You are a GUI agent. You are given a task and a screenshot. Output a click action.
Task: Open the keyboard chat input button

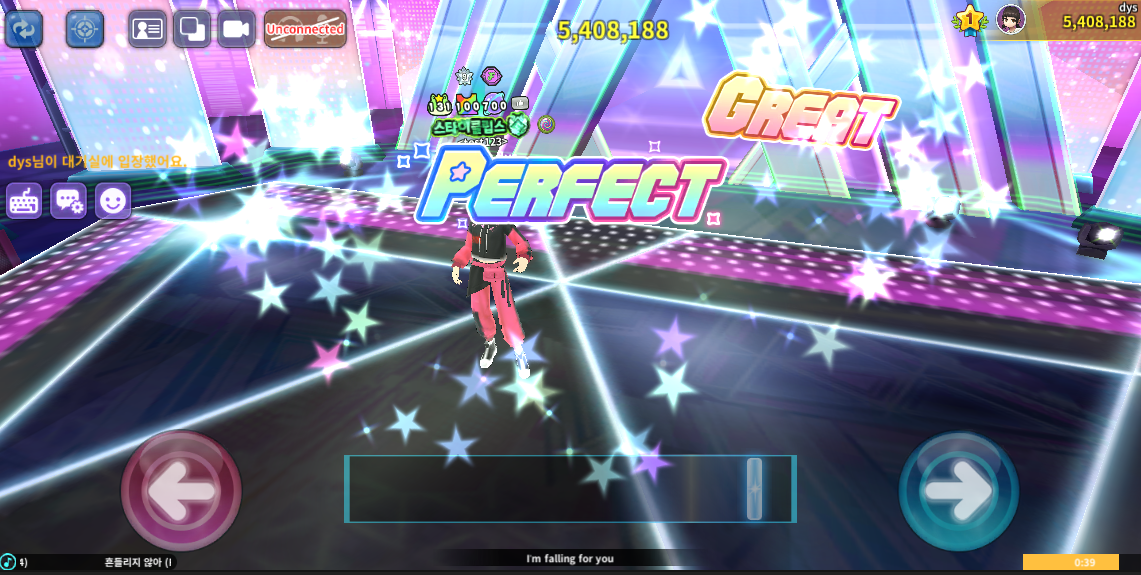tap(25, 201)
